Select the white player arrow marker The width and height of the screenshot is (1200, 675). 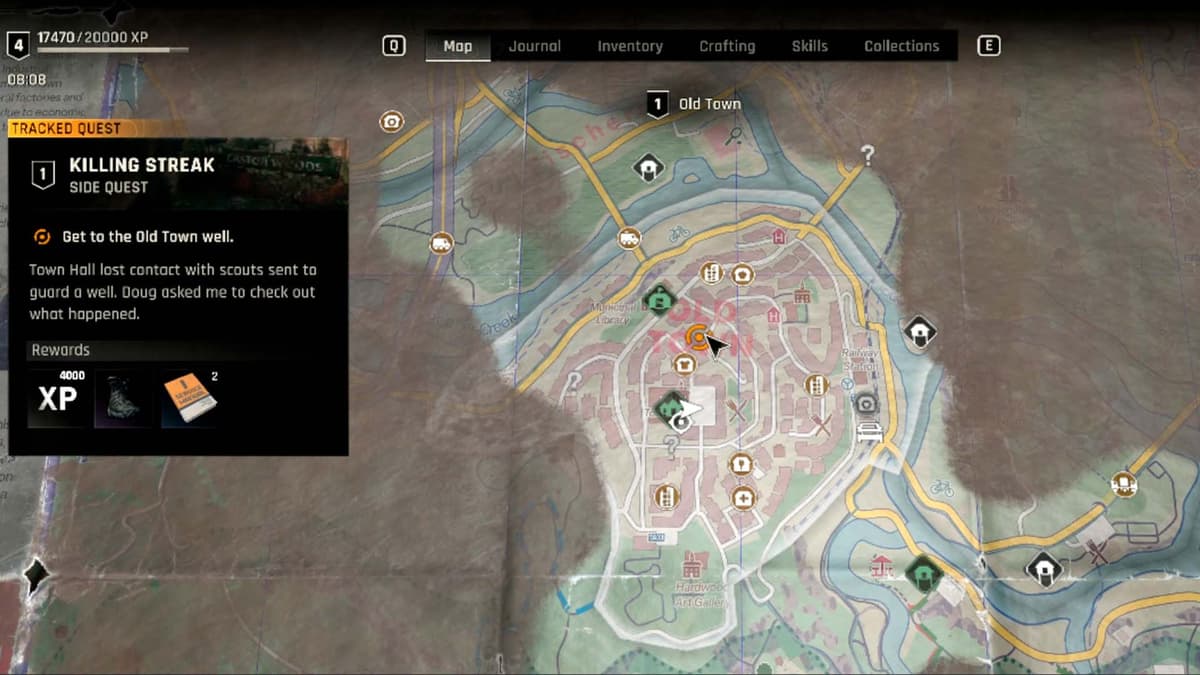(x=691, y=408)
